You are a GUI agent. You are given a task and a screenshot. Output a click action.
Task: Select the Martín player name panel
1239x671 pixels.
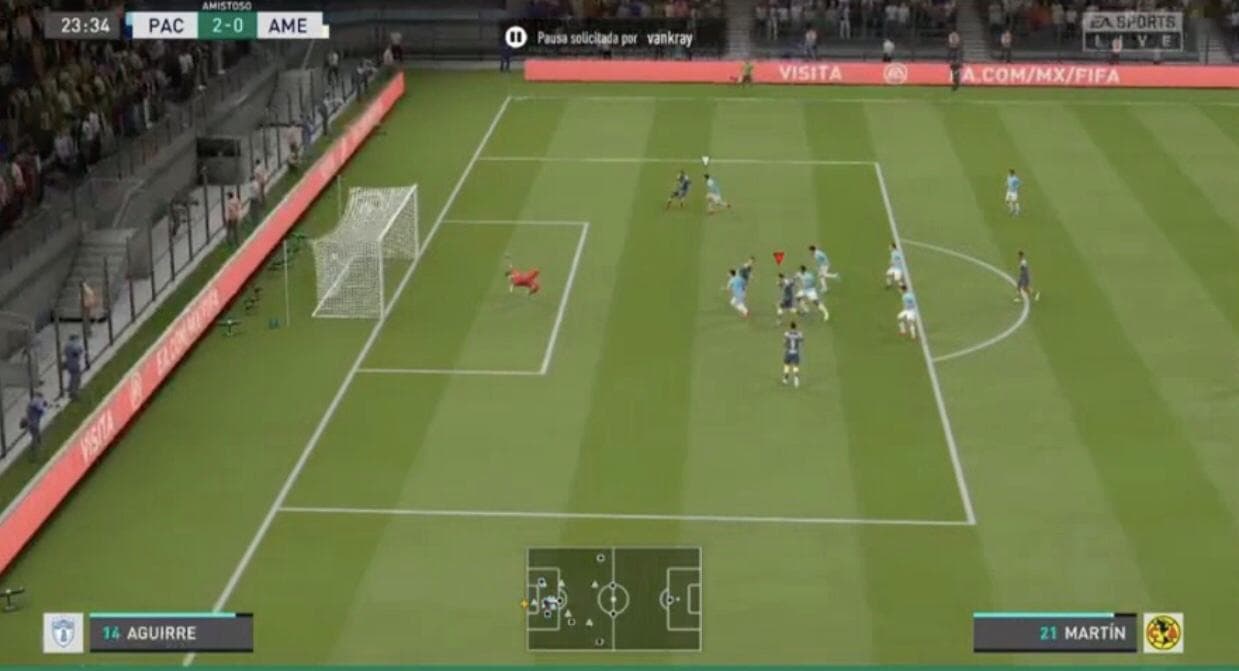tap(1054, 633)
